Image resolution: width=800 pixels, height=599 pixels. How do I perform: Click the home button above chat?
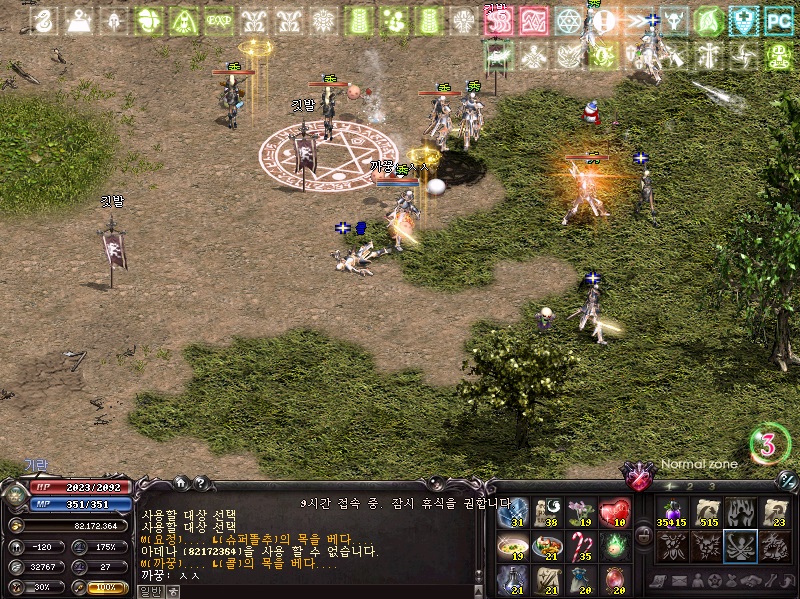click(181, 482)
